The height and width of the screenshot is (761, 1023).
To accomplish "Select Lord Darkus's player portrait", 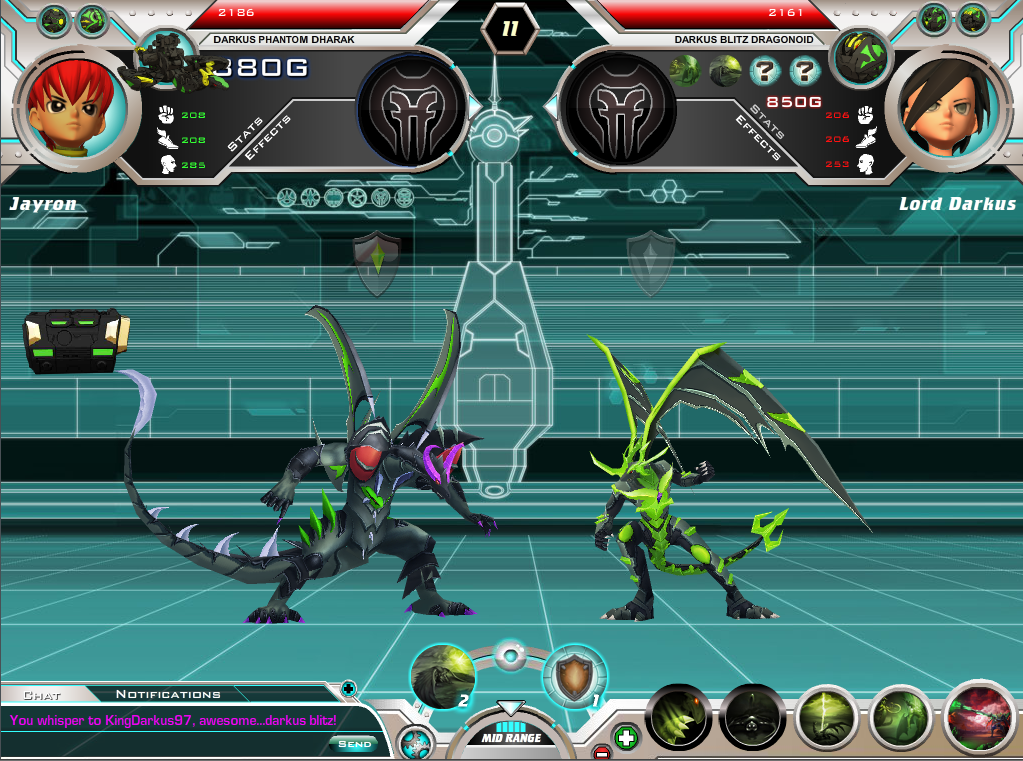I will coord(944,103).
